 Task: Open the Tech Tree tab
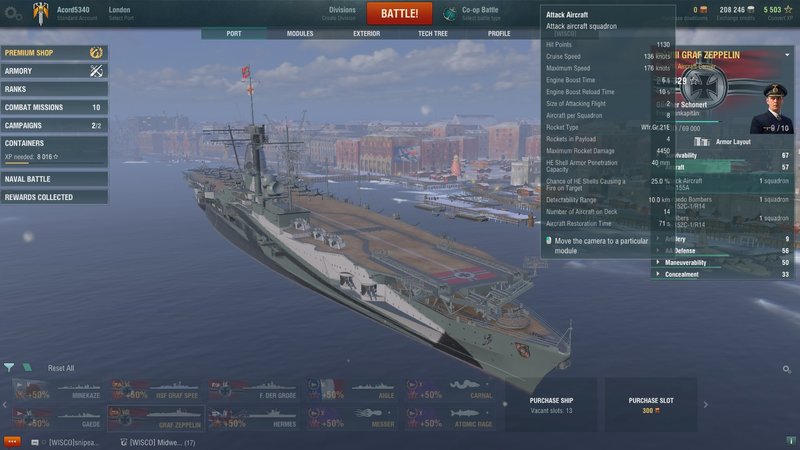[x=432, y=33]
